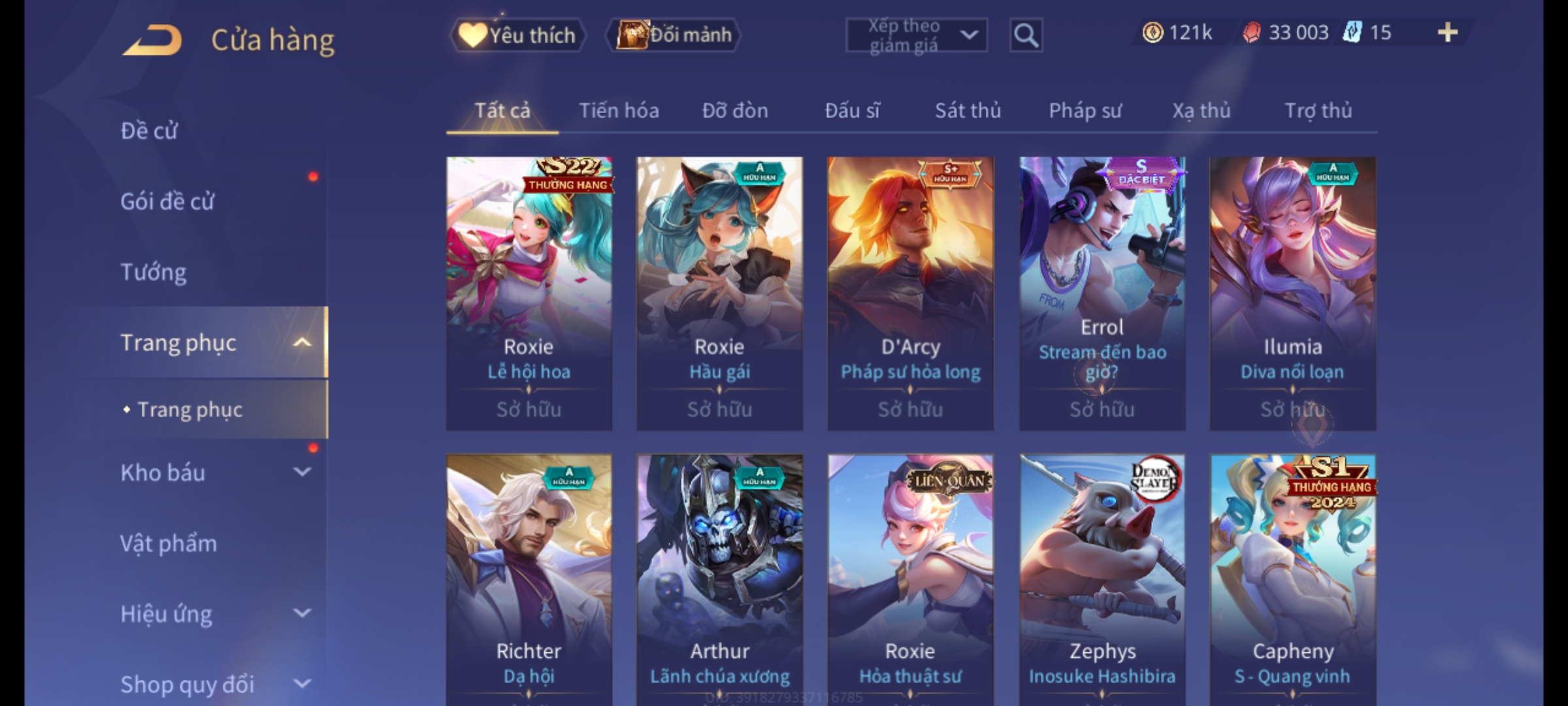This screenshot has width=1568, height=706.
Task: Go back using the return arrow
Action: [x=152, y=41]
